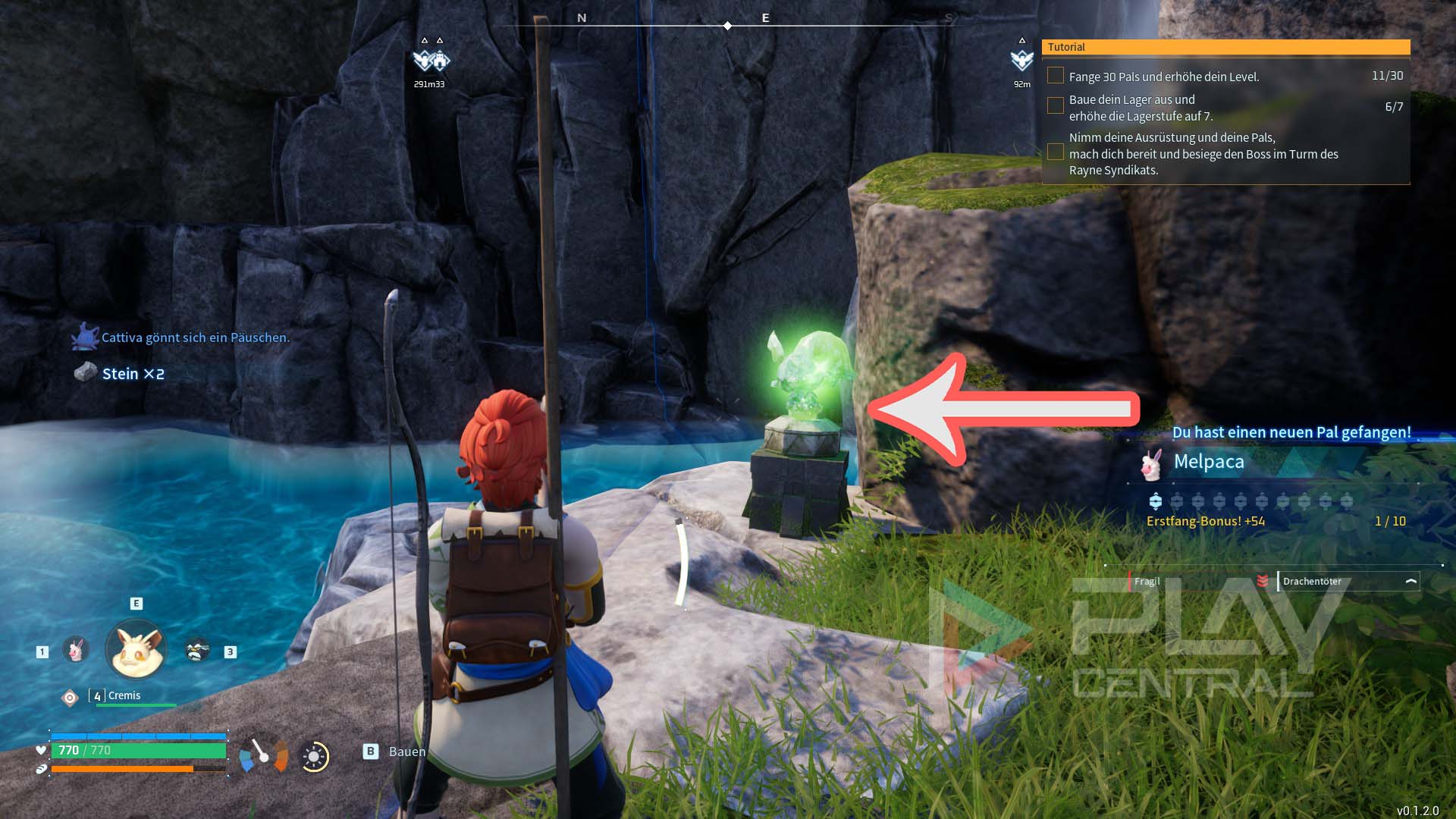Tick the 'Baue dein Lager aus' checkbox
This screenshot has height=819, width=1456.
pyautogui.click(x=1055, y=106)
